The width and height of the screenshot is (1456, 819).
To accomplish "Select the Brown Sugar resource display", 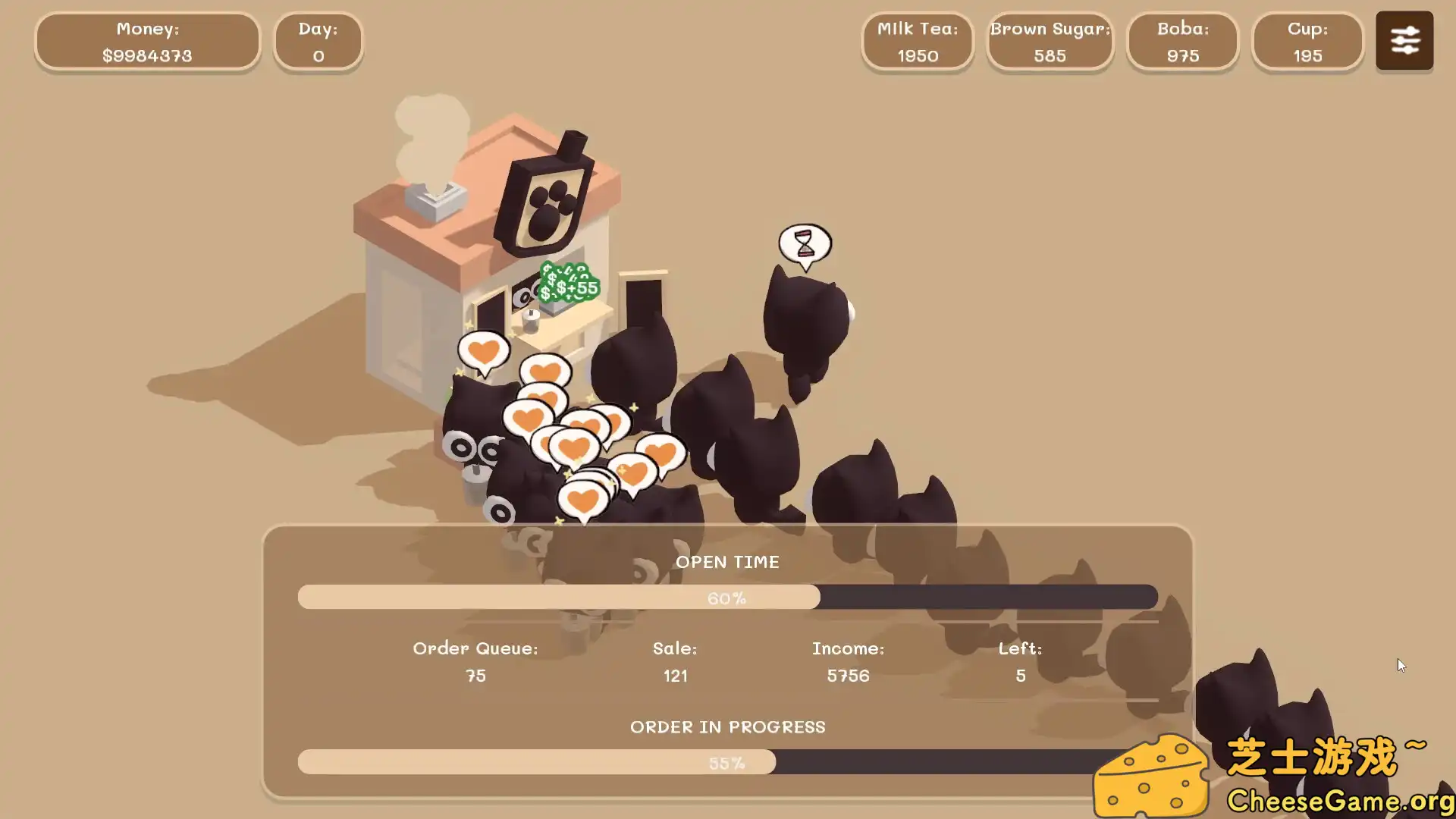I will [1050, 42].
